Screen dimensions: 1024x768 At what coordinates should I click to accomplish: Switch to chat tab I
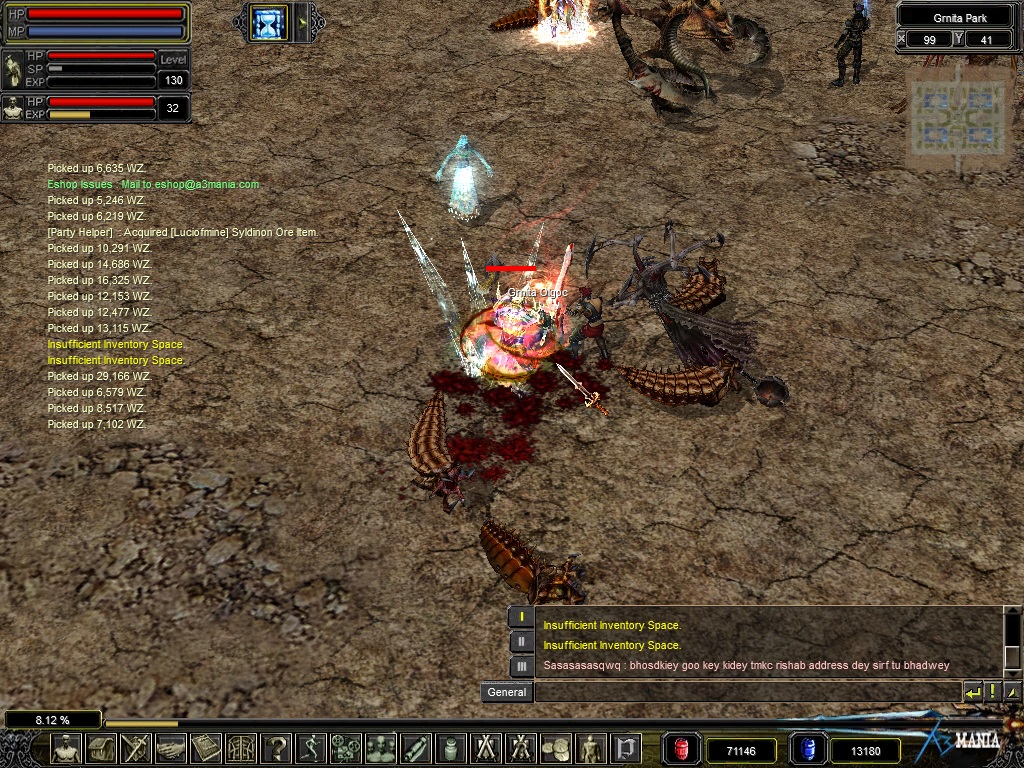(x=521, y=617)
